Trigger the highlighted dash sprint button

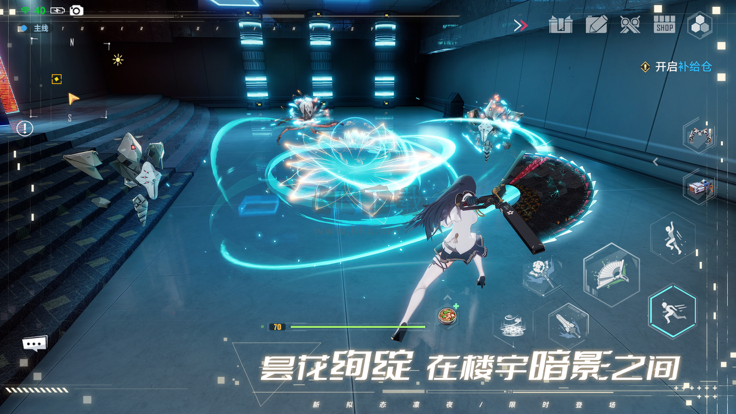(x=672, y=310)
